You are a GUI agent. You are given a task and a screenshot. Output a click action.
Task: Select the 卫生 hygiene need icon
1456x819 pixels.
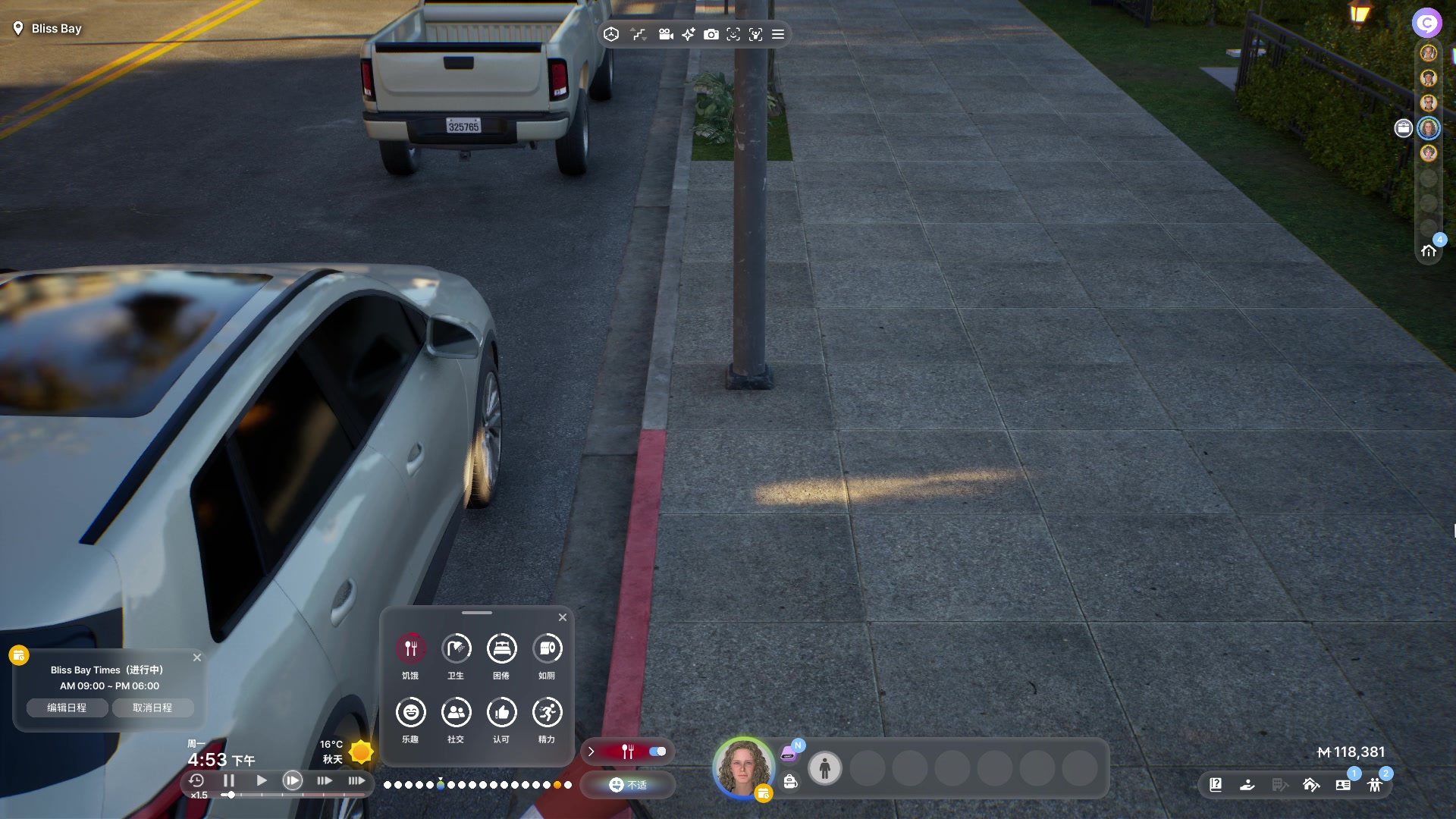pyautogui.click(x=456, y=648)
